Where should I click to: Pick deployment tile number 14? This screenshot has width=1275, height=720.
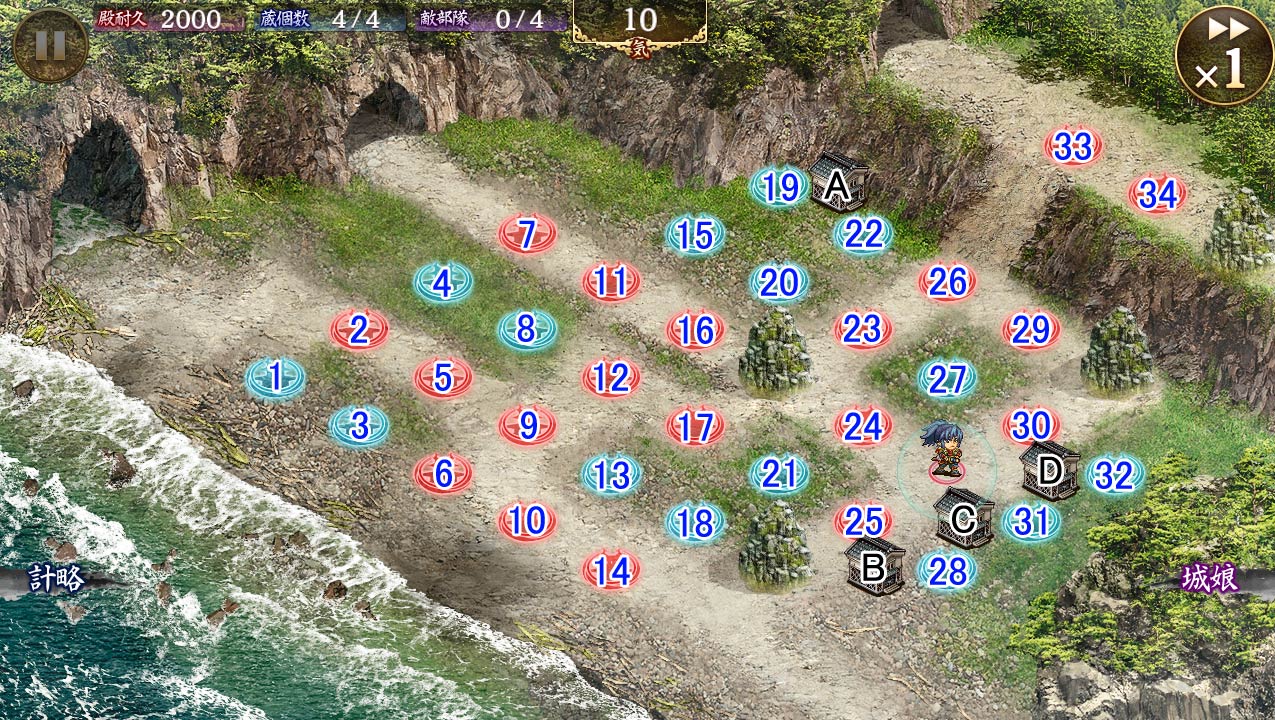pyautogui.click(x=611, y=570)
